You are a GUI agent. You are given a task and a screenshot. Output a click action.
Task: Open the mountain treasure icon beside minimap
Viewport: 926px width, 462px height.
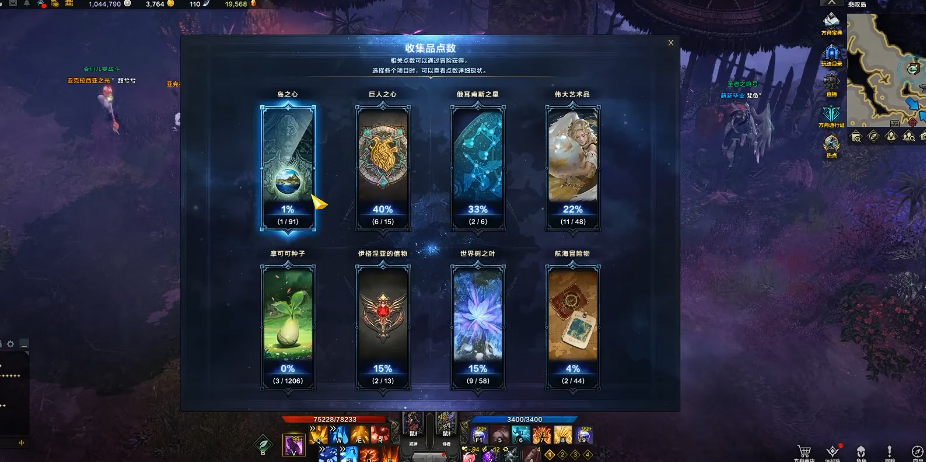(x=831, y=21)
